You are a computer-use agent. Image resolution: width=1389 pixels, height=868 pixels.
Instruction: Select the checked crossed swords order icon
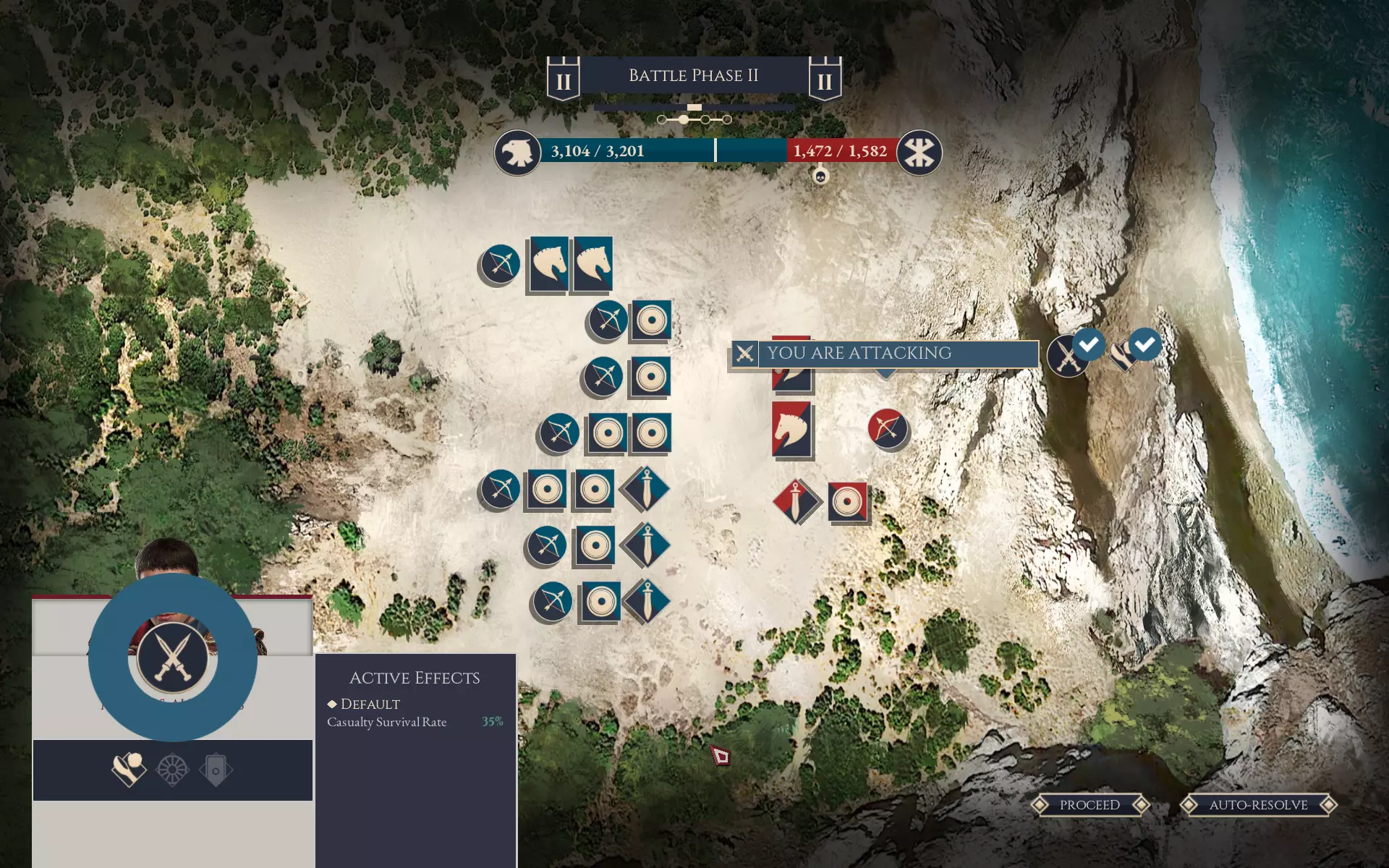(1069, 355)
